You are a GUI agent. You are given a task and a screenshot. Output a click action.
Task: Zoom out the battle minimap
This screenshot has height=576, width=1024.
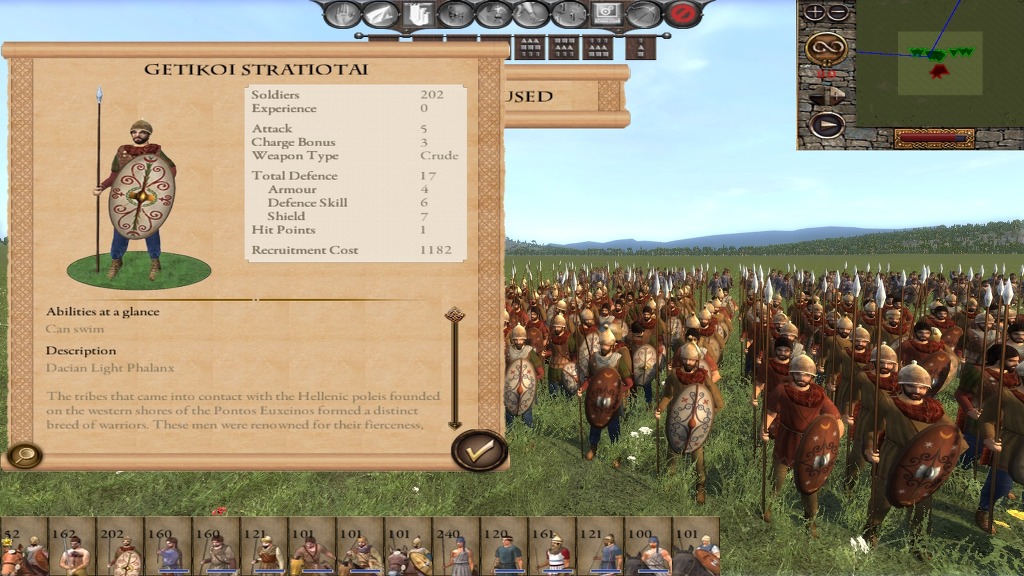(837, 13)
